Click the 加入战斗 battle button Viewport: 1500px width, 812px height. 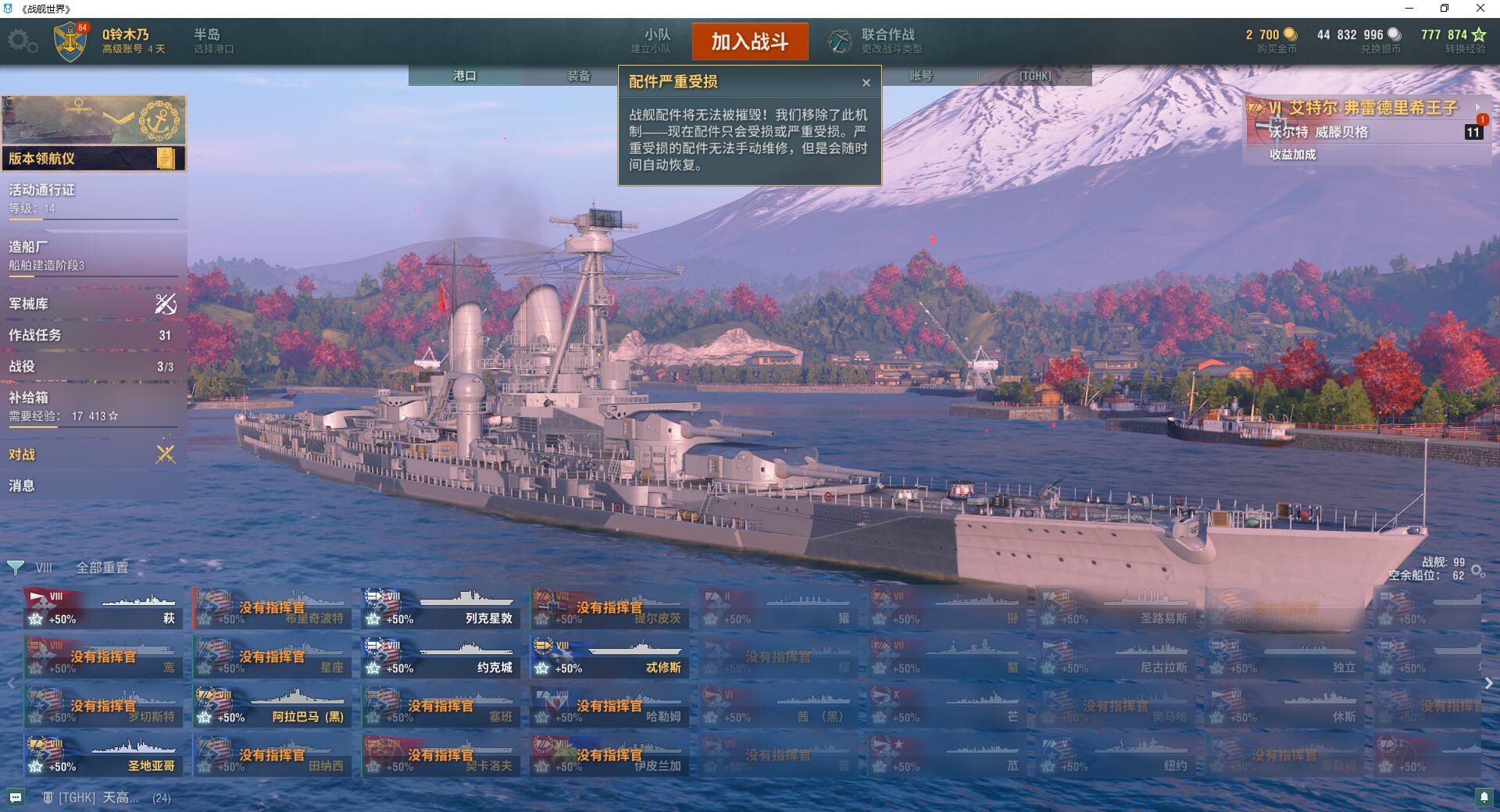click(749, 41)
